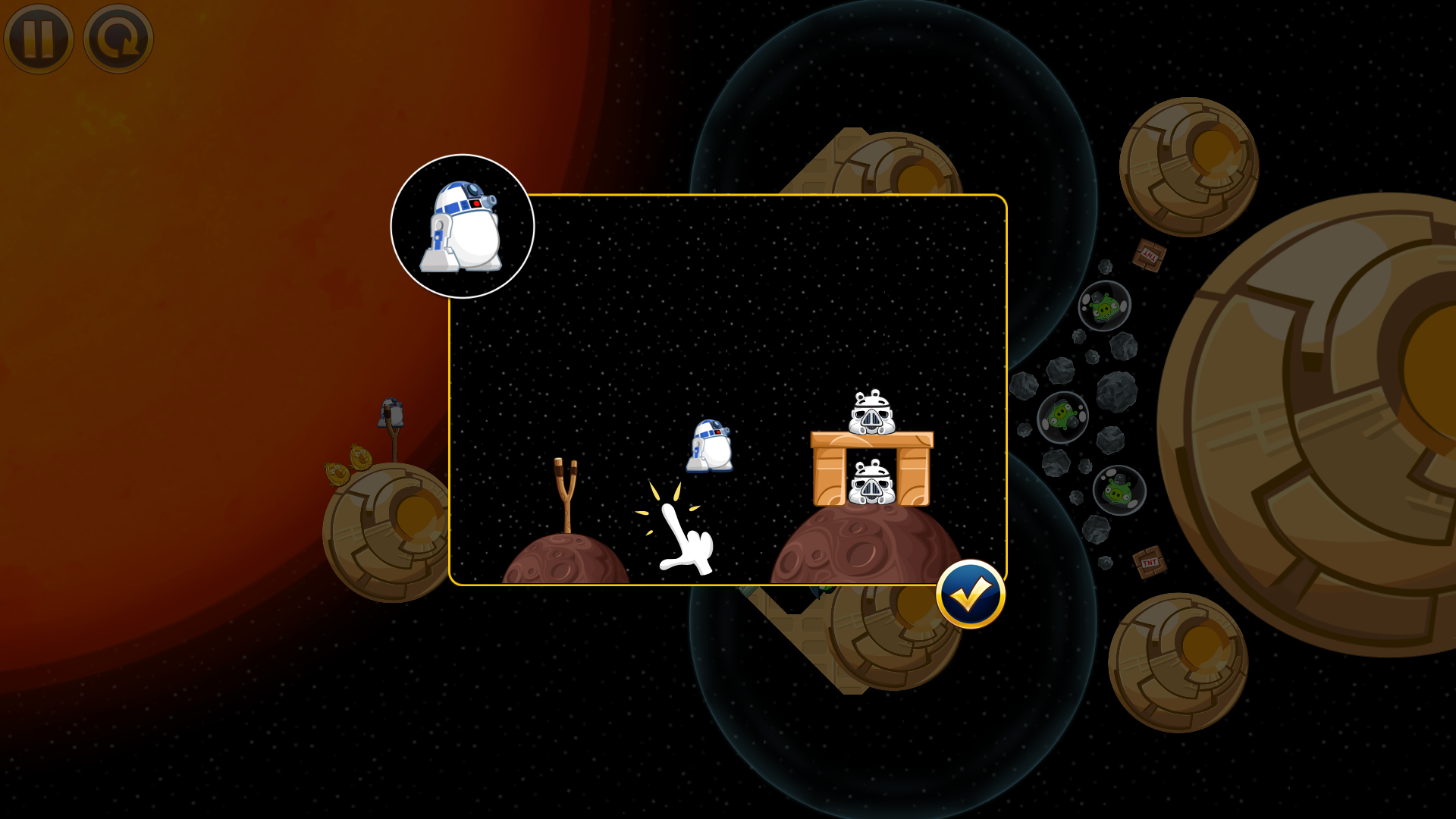The image size is (1456, 819).
Task: Restart the current level
Action: click(118, 39)
